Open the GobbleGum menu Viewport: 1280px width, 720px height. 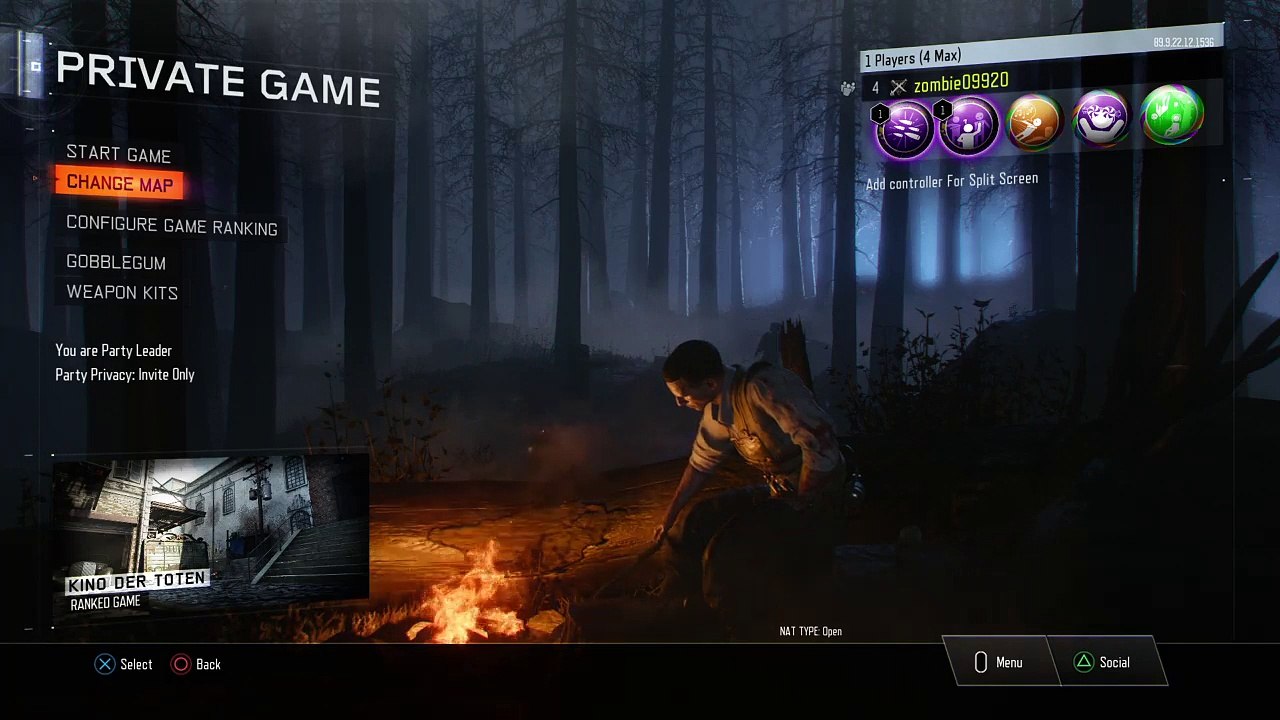tap(116, 262)
